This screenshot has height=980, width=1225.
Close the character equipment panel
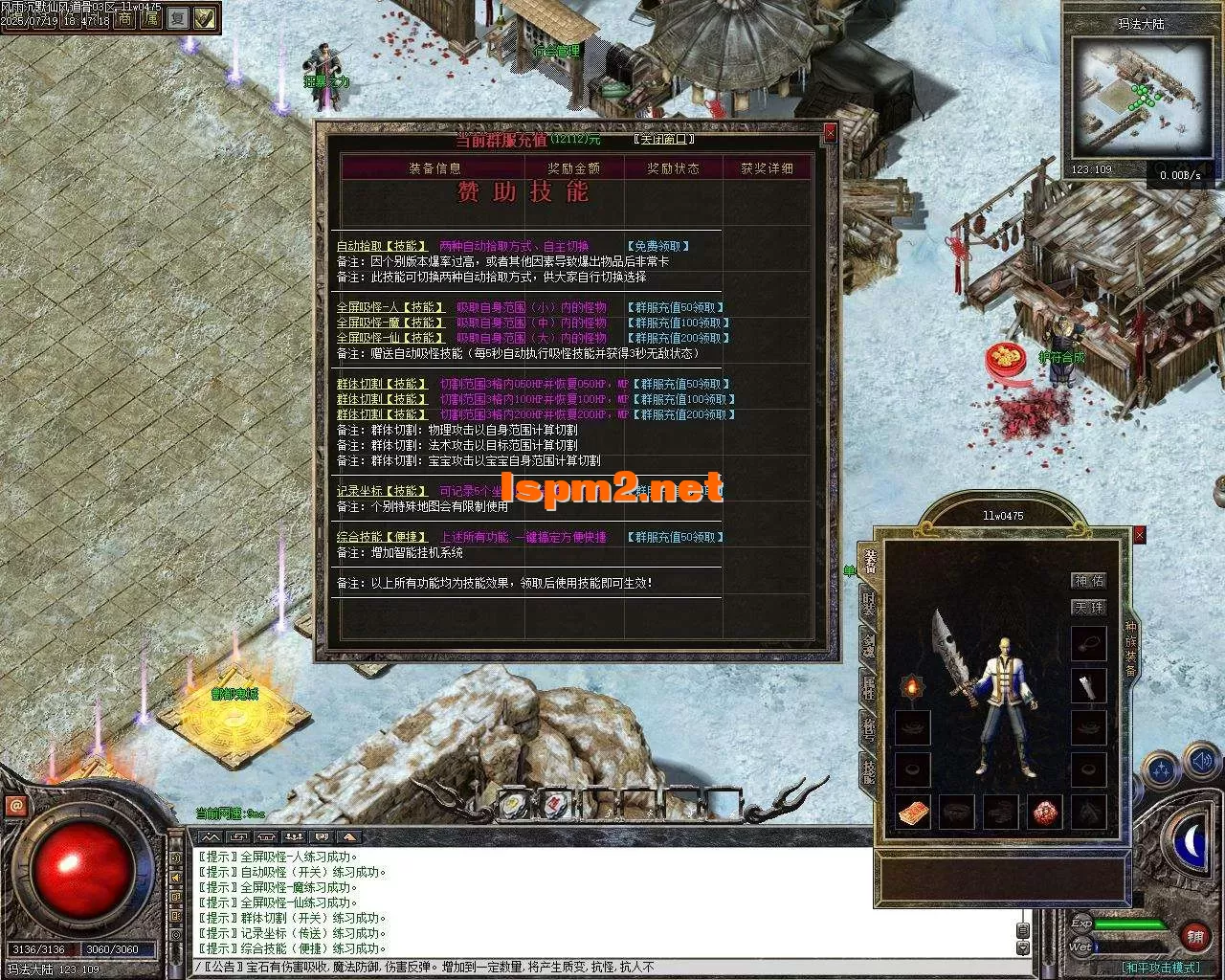pyautogui.click(x=1139, y=536)
